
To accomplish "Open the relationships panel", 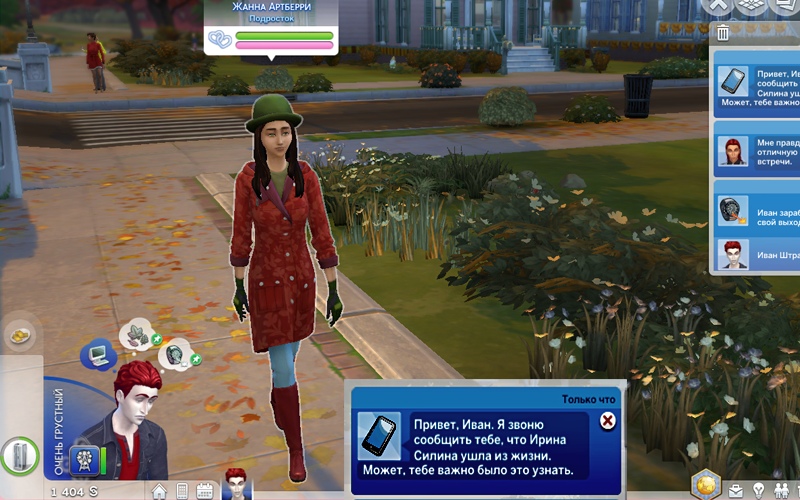I will click(x=782, y=490).
